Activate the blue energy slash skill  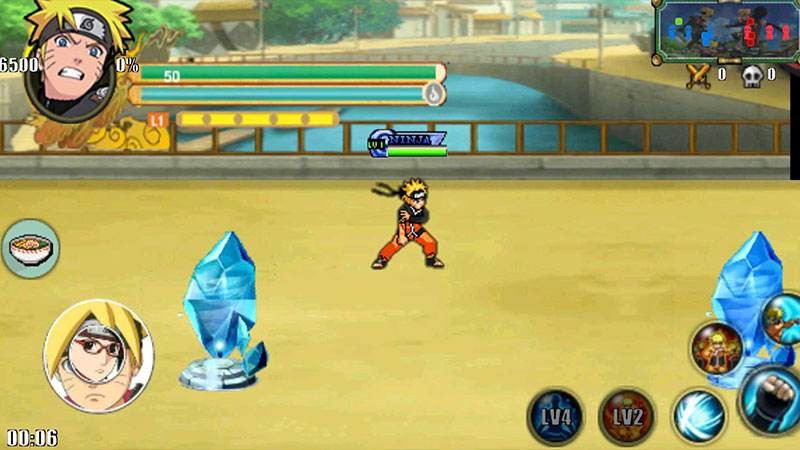[697, 415]
